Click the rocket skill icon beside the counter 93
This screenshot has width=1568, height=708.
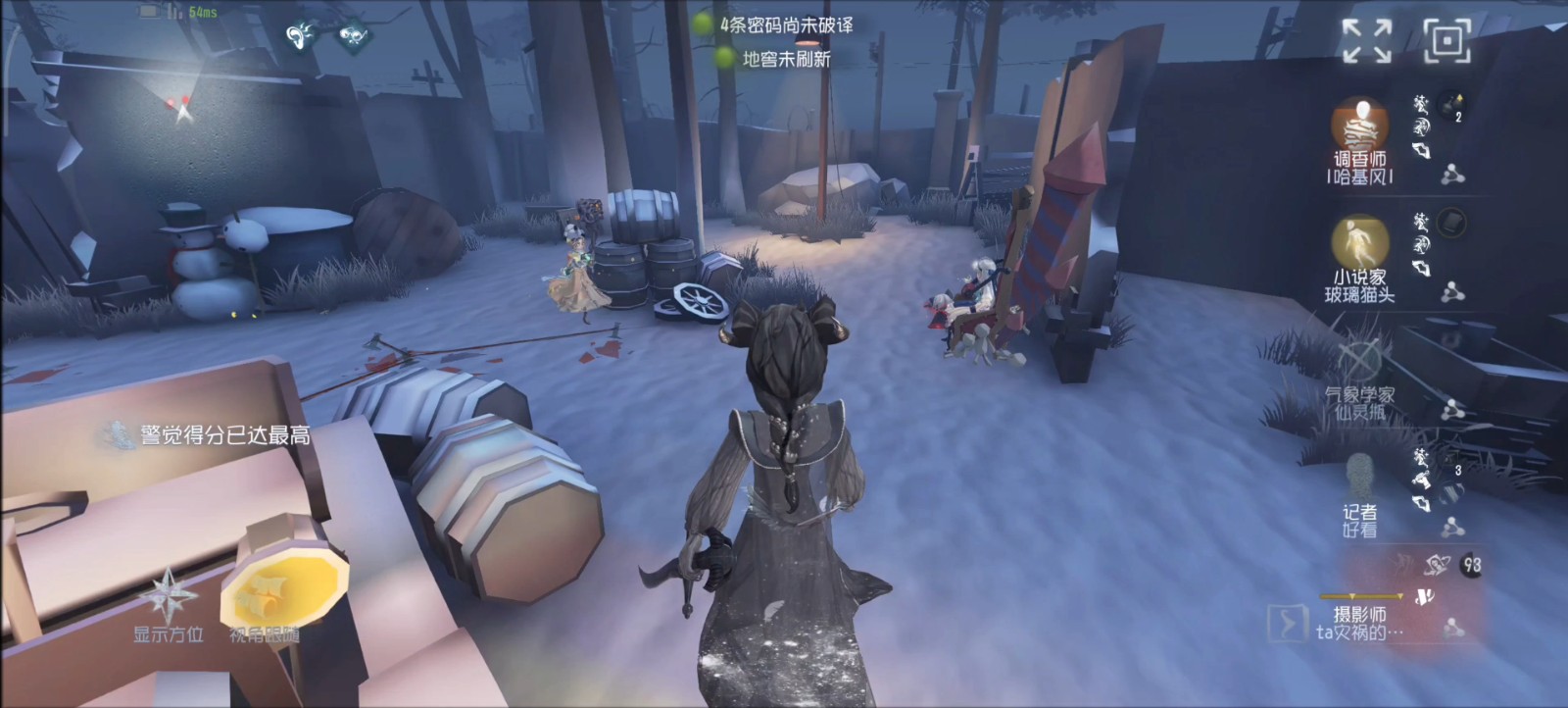[x=1436, y=565]
